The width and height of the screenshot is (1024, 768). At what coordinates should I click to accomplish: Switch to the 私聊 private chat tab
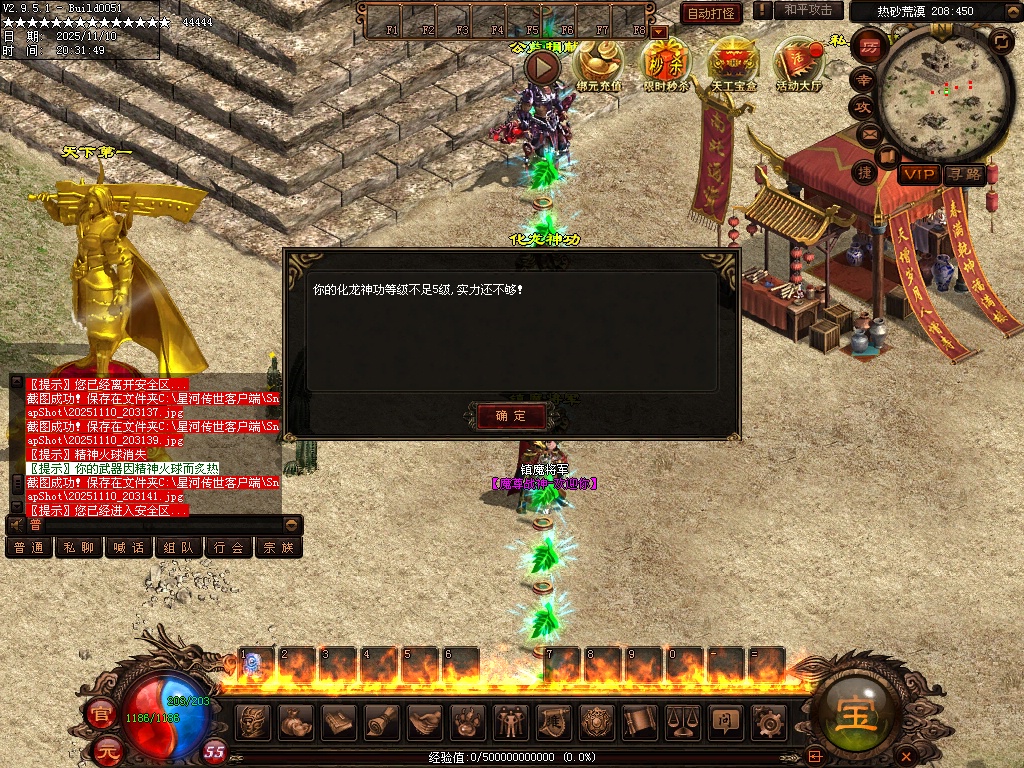pos(79,547)
